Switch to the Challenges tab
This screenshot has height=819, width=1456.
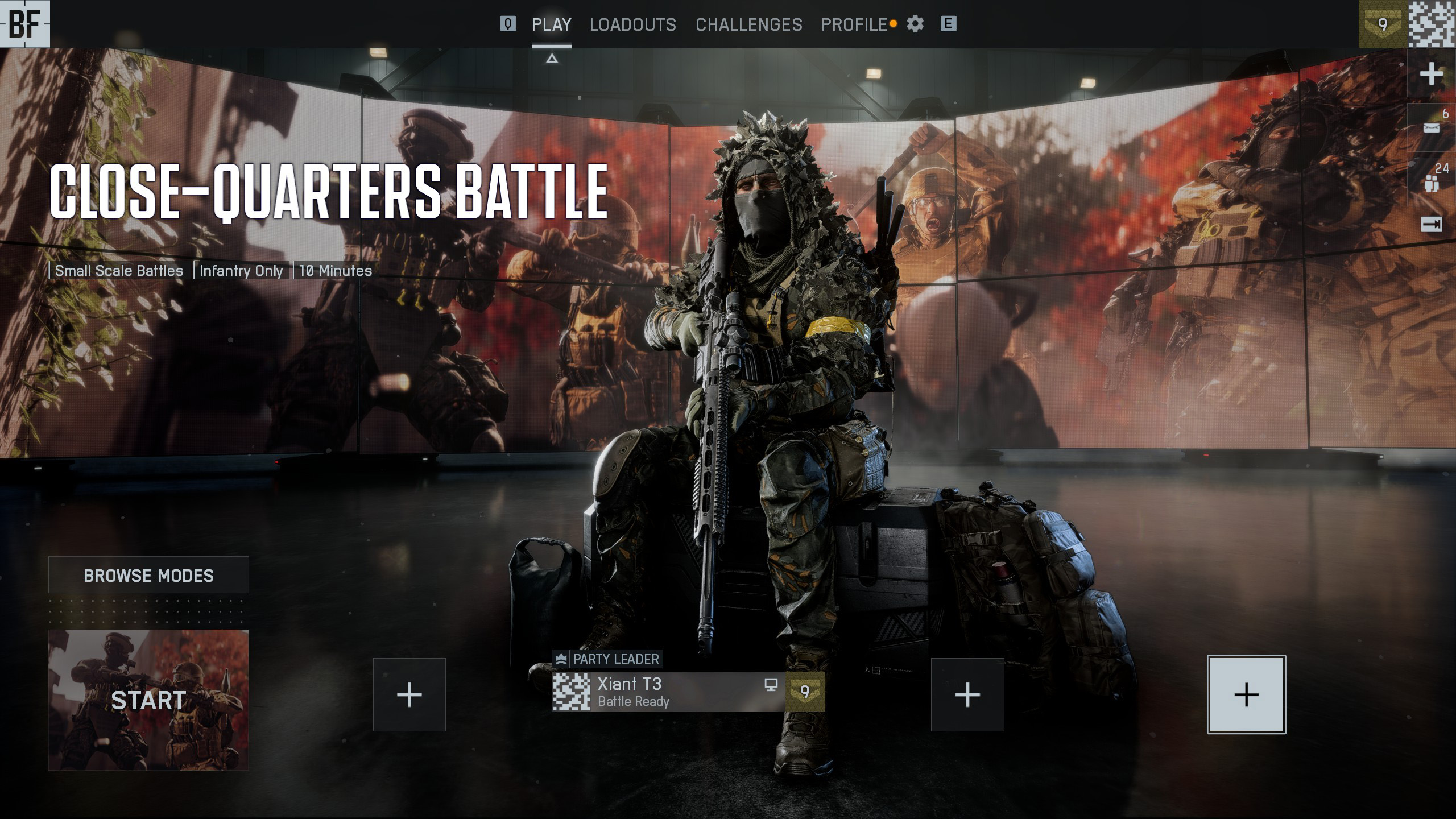point(748,24)
